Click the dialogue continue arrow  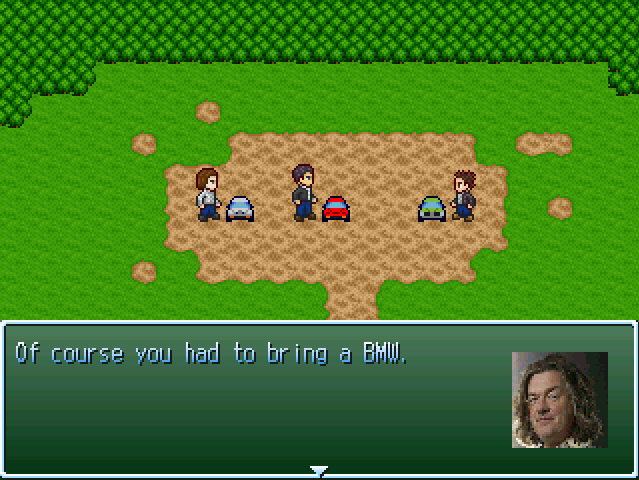(319, 469)
